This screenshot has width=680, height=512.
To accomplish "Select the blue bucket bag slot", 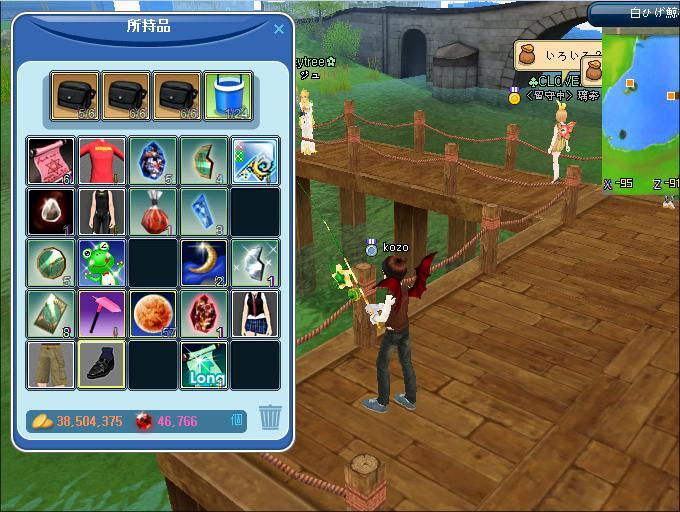I will [x=229, y=96].
